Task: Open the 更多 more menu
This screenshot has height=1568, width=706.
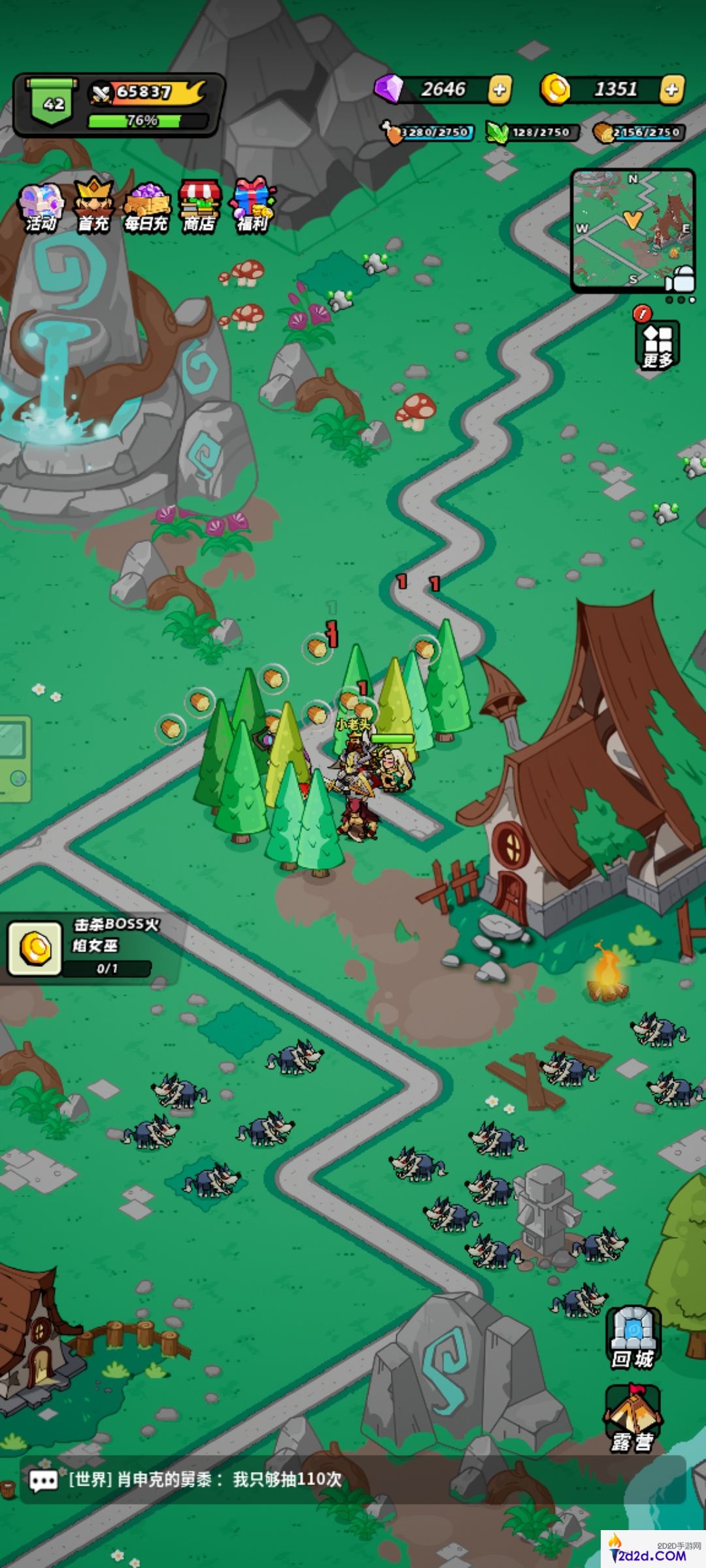Action: (x=658, y=344)
